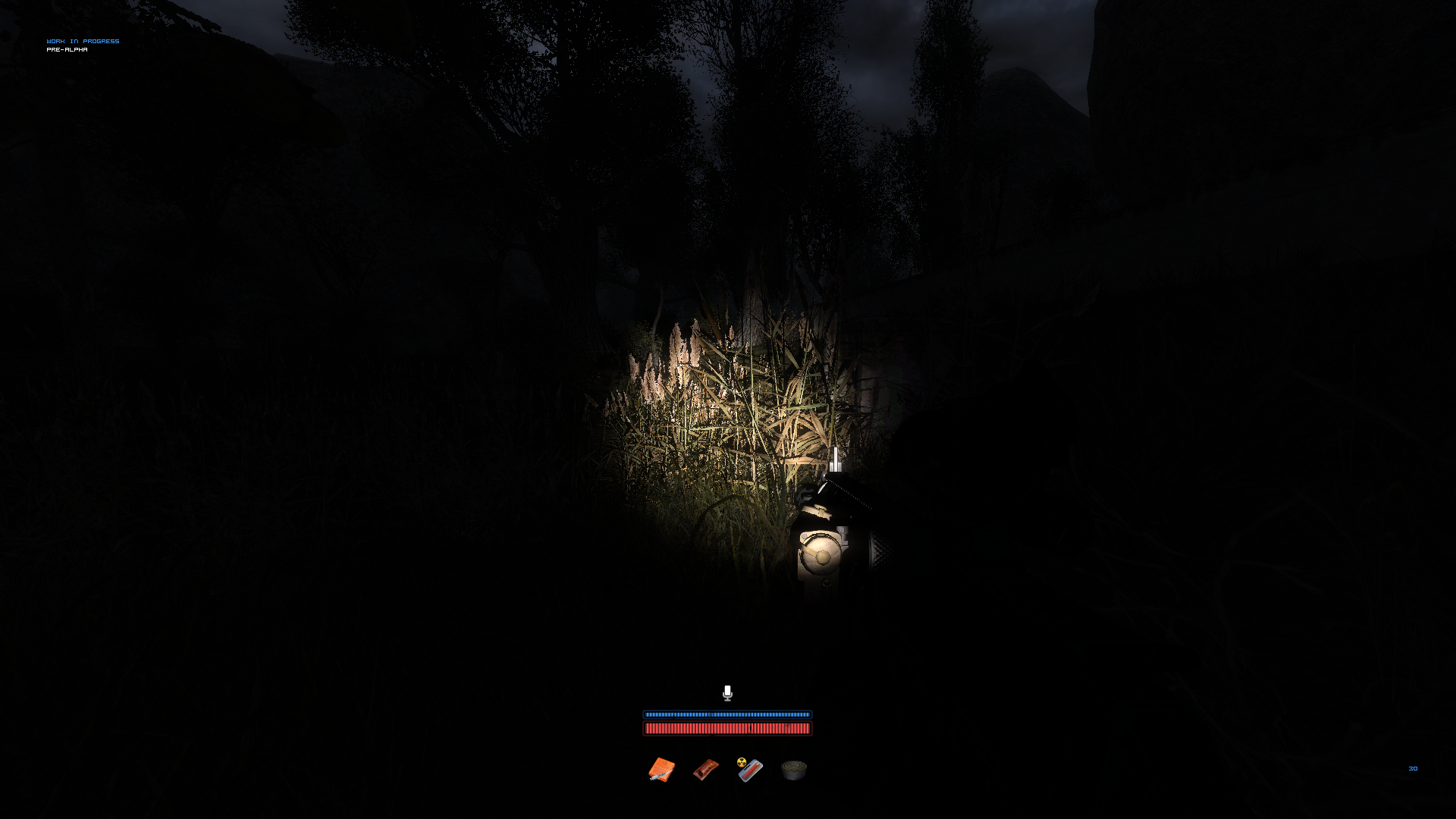Eat the canned food quick-slot icon
The width and height of the screenshot is (1456, 819).
793,769
